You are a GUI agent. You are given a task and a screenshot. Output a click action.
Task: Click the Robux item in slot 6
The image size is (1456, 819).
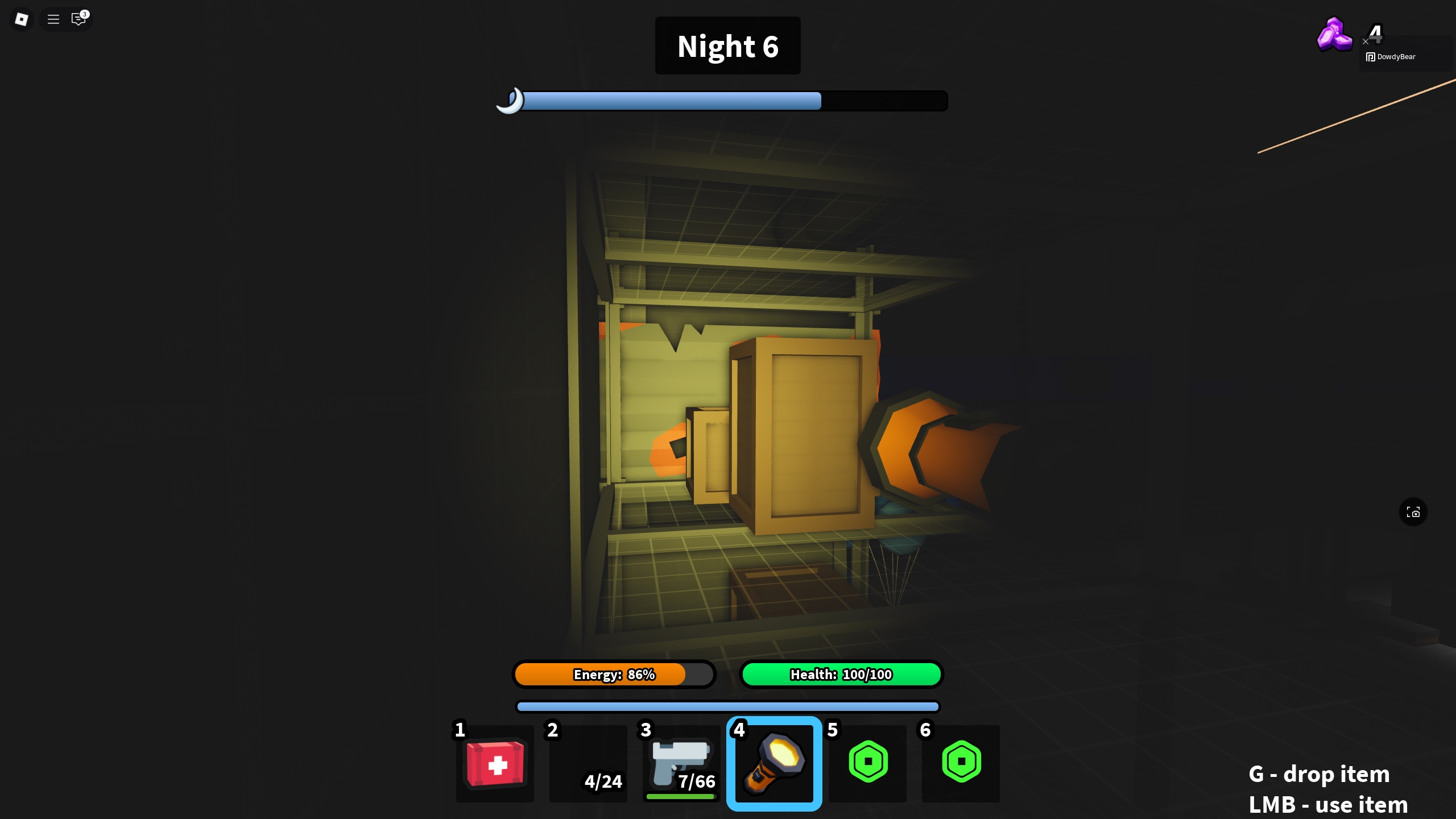pyautogui.click(x=960, y=763)
